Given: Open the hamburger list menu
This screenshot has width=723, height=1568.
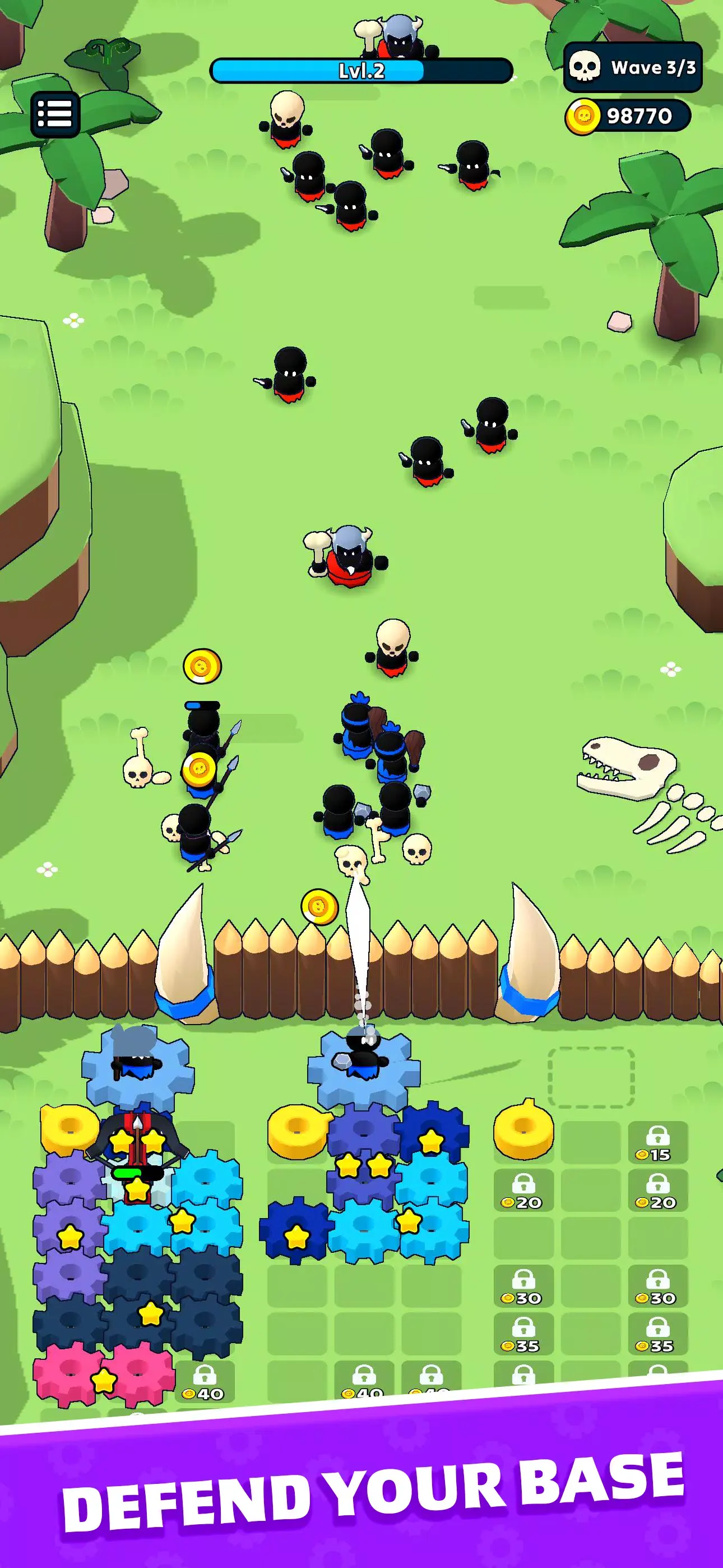Looking at the screenshot, I should (x=55, y=114).
